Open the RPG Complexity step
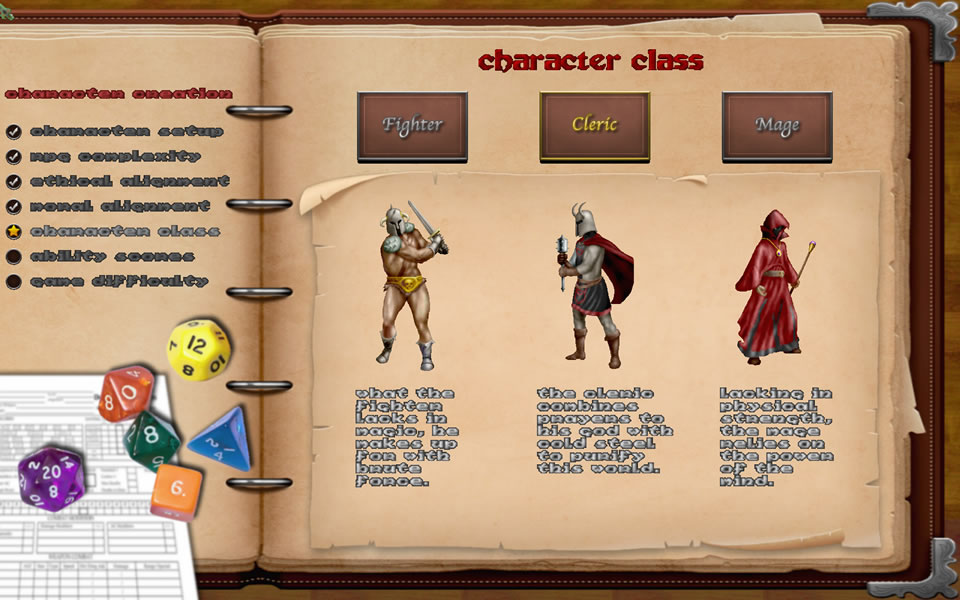The image size is (960, 600). (114, 156)
